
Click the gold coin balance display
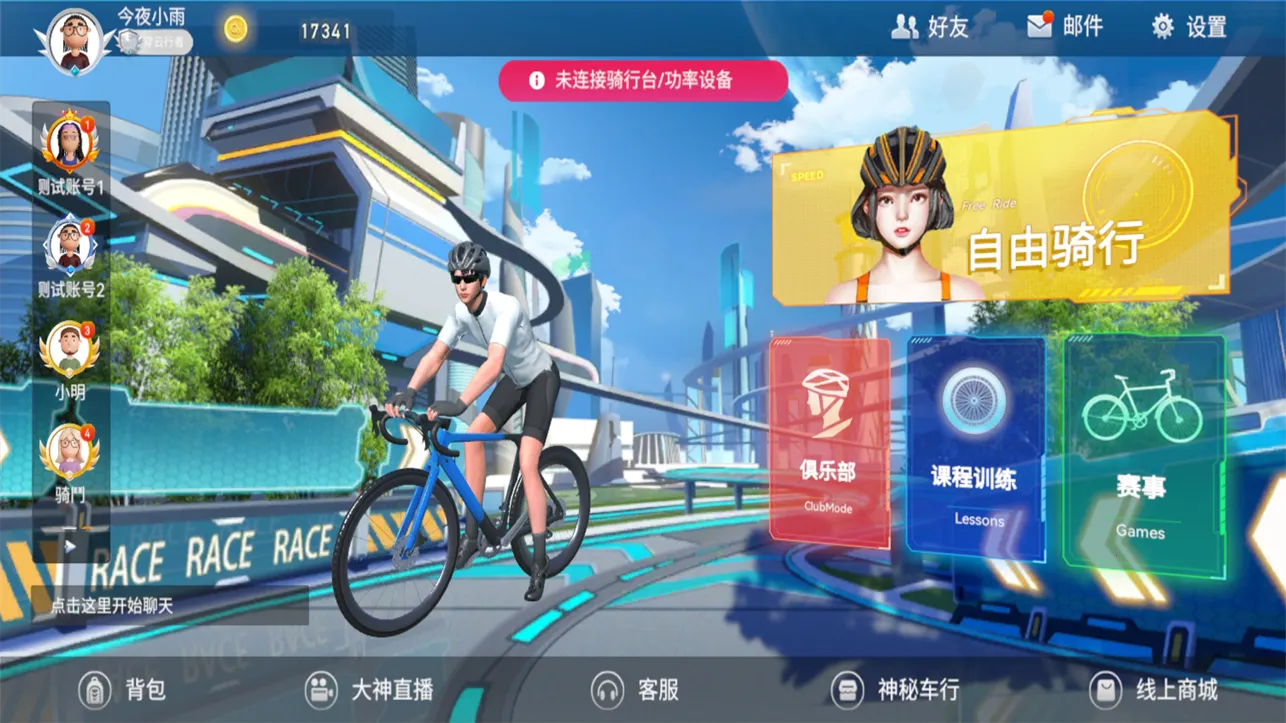[x=290, y=30]
